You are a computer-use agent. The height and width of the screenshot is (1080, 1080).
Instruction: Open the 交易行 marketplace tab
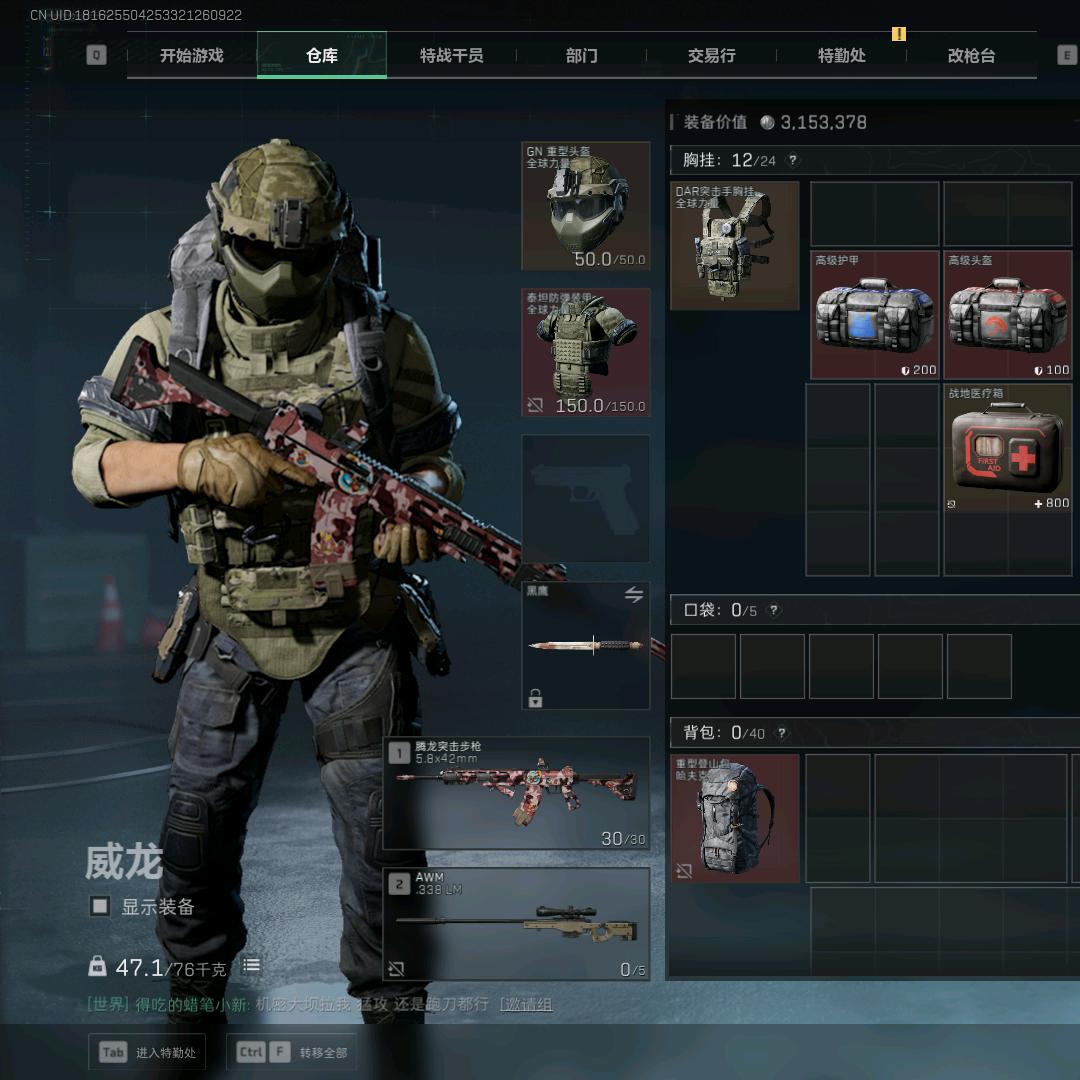[711, 56]
